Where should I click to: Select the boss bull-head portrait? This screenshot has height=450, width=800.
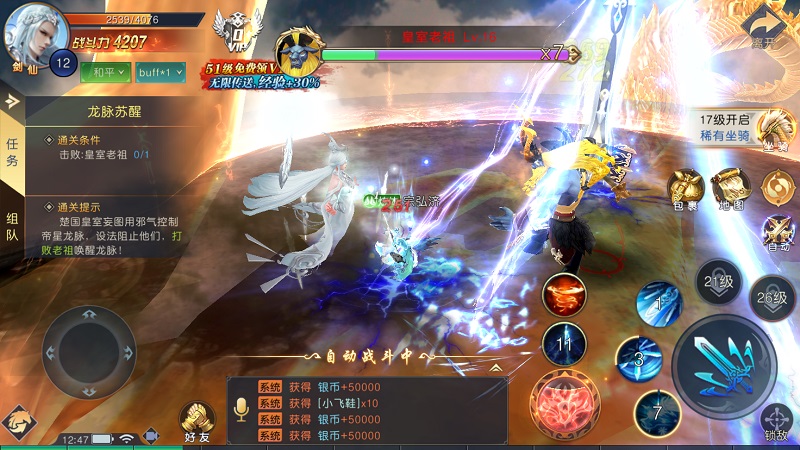(298, 50)
